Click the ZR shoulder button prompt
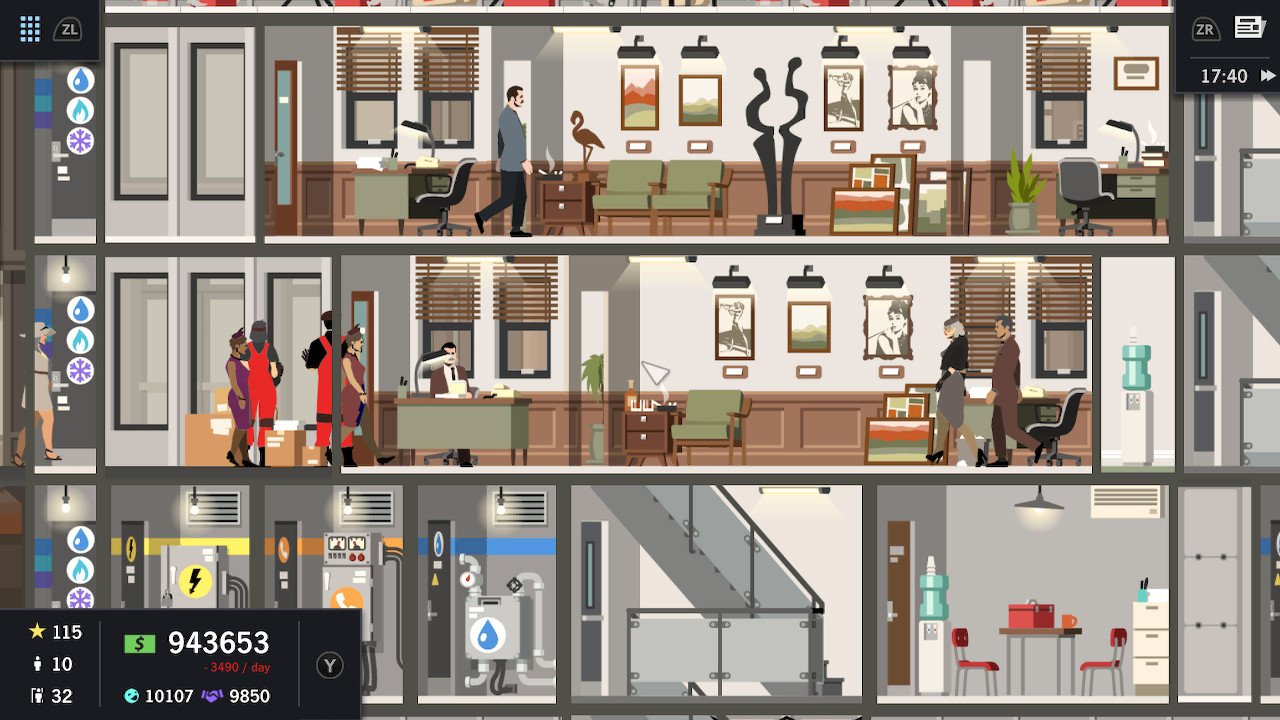1280x720 pixels. (x=1204, y=28)
